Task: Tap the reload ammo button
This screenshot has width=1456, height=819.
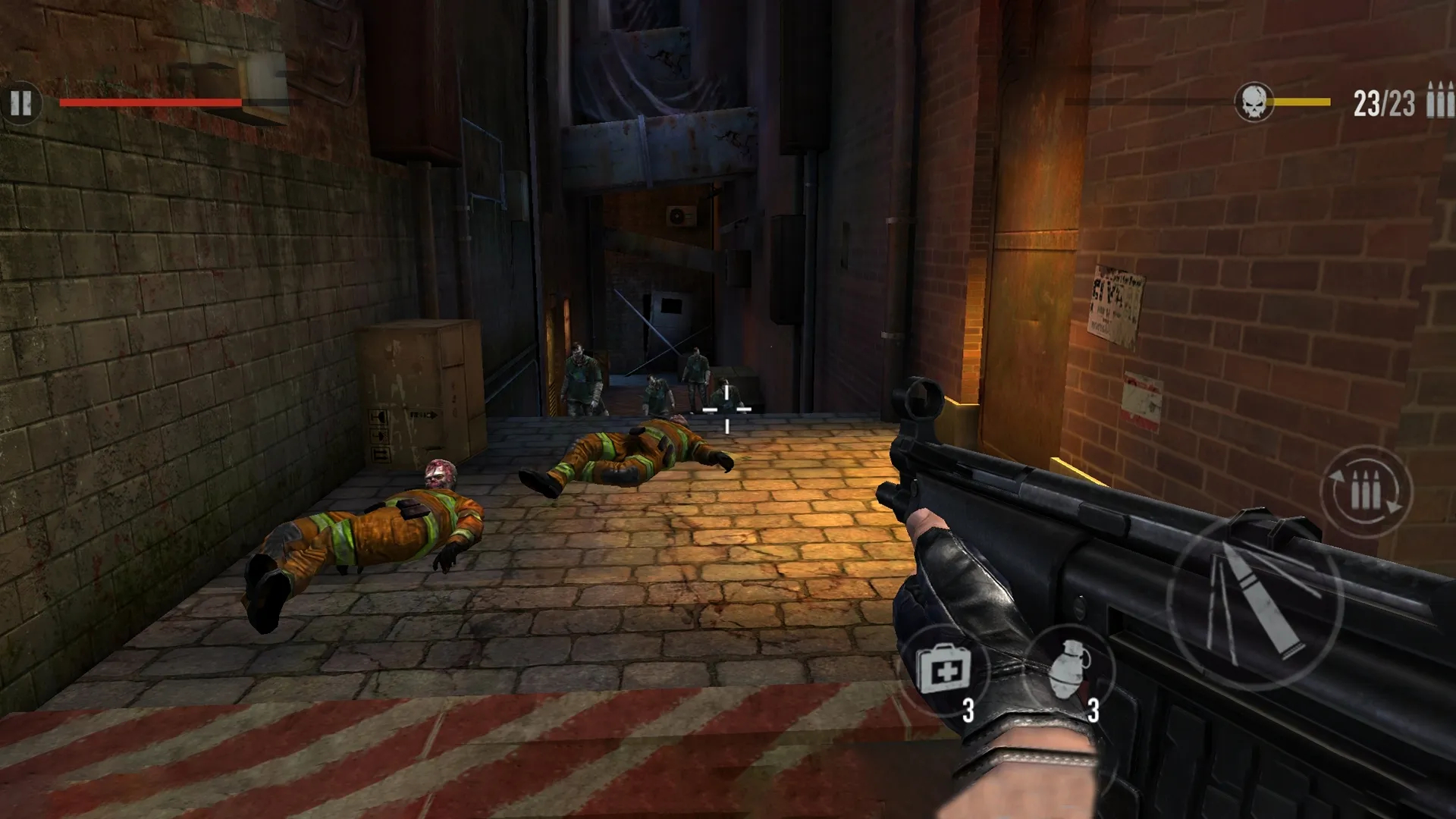Action: (1366, 493)
